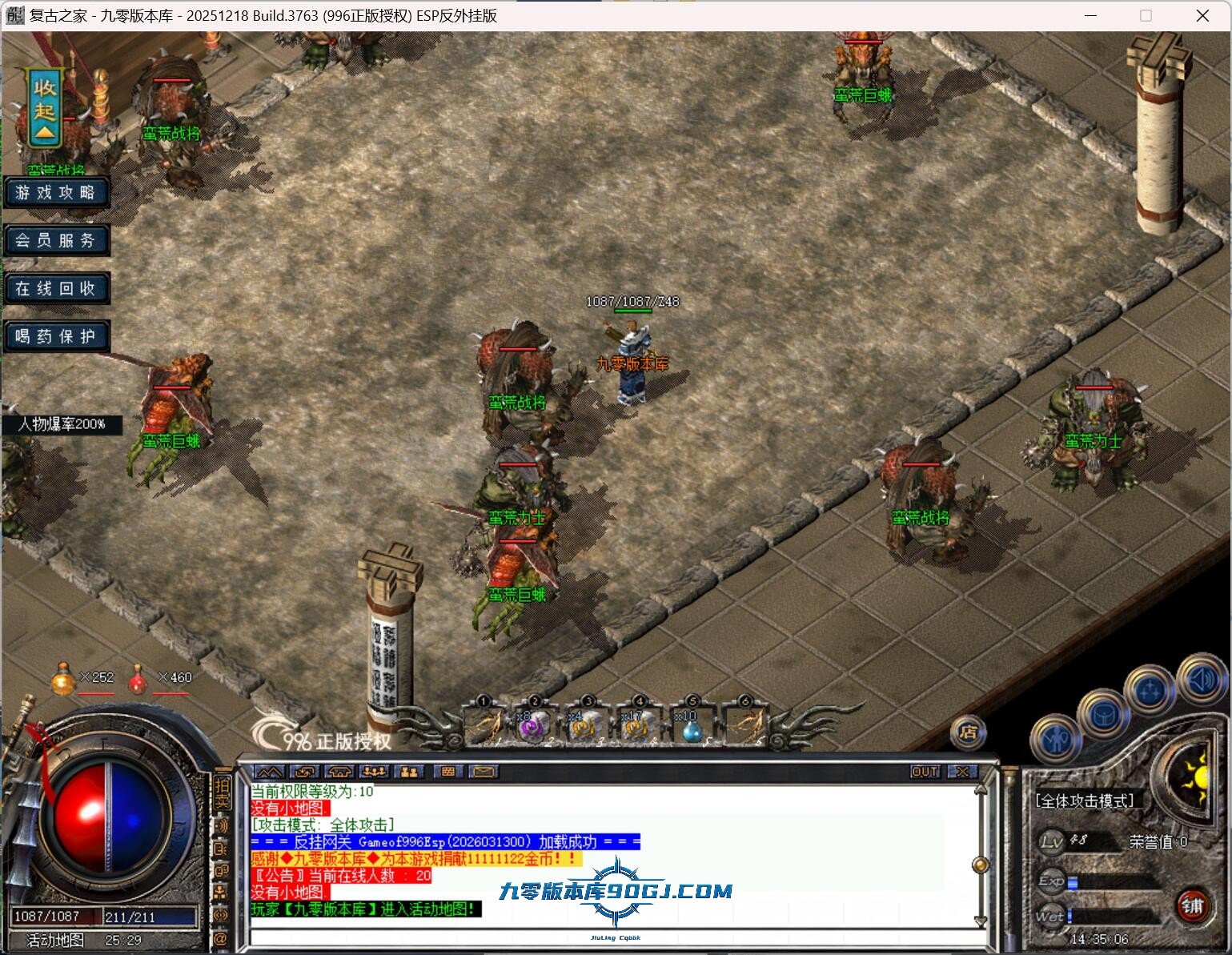Open the skills icon with four stars

tap(1150, 689)
